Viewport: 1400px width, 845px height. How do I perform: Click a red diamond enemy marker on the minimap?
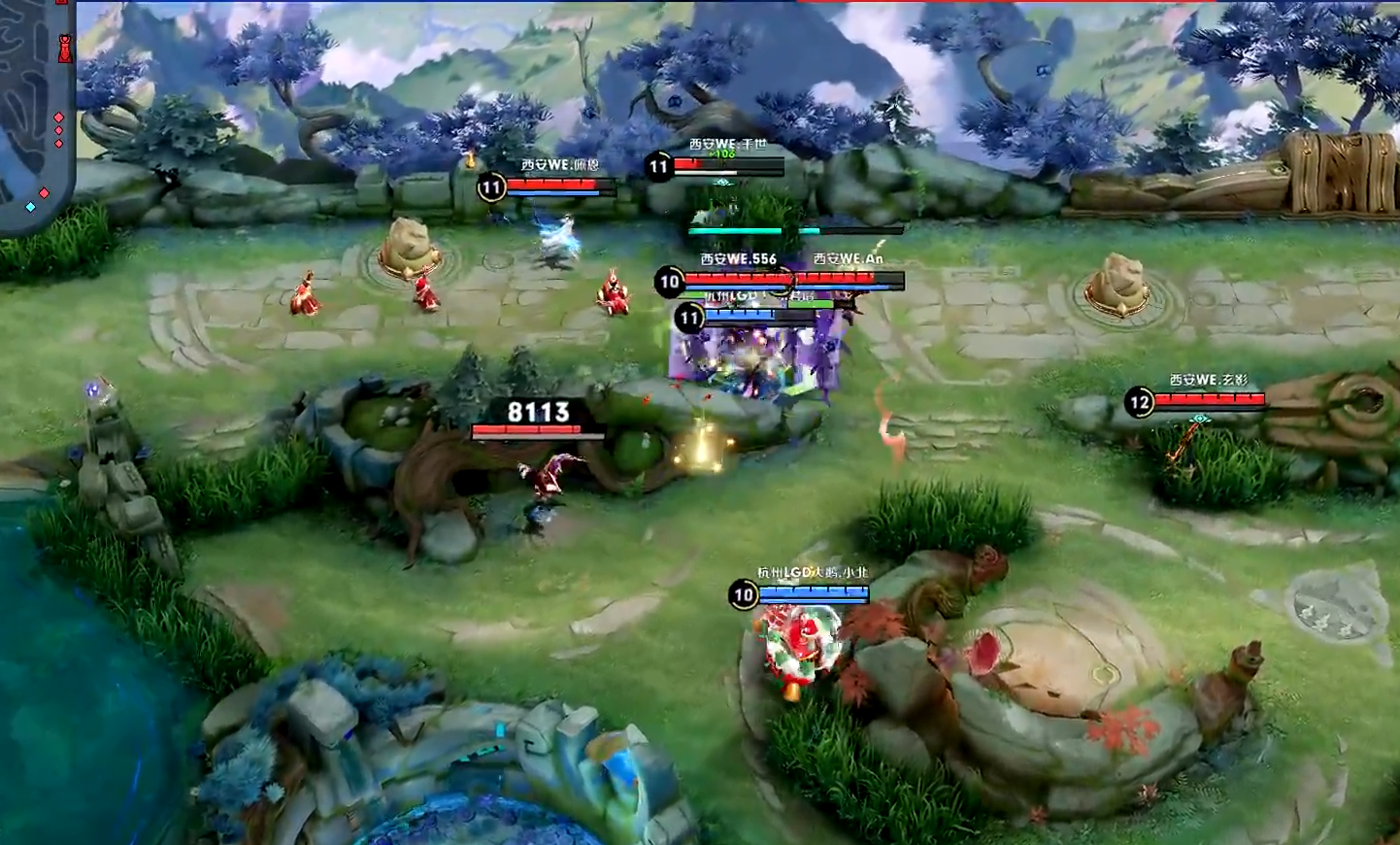tap(58, 117)
